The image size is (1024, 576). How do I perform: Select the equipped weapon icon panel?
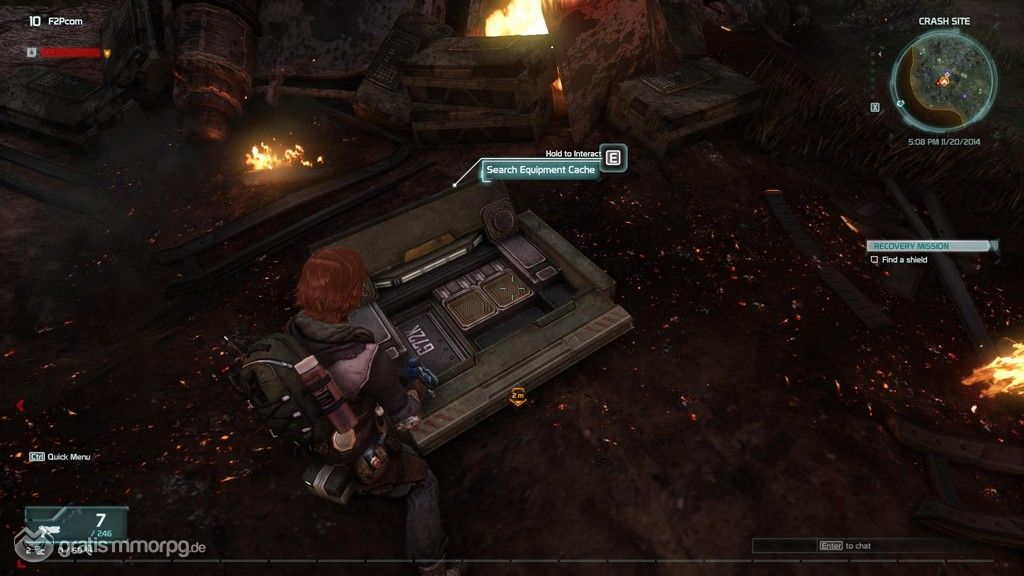click(57, 522)
